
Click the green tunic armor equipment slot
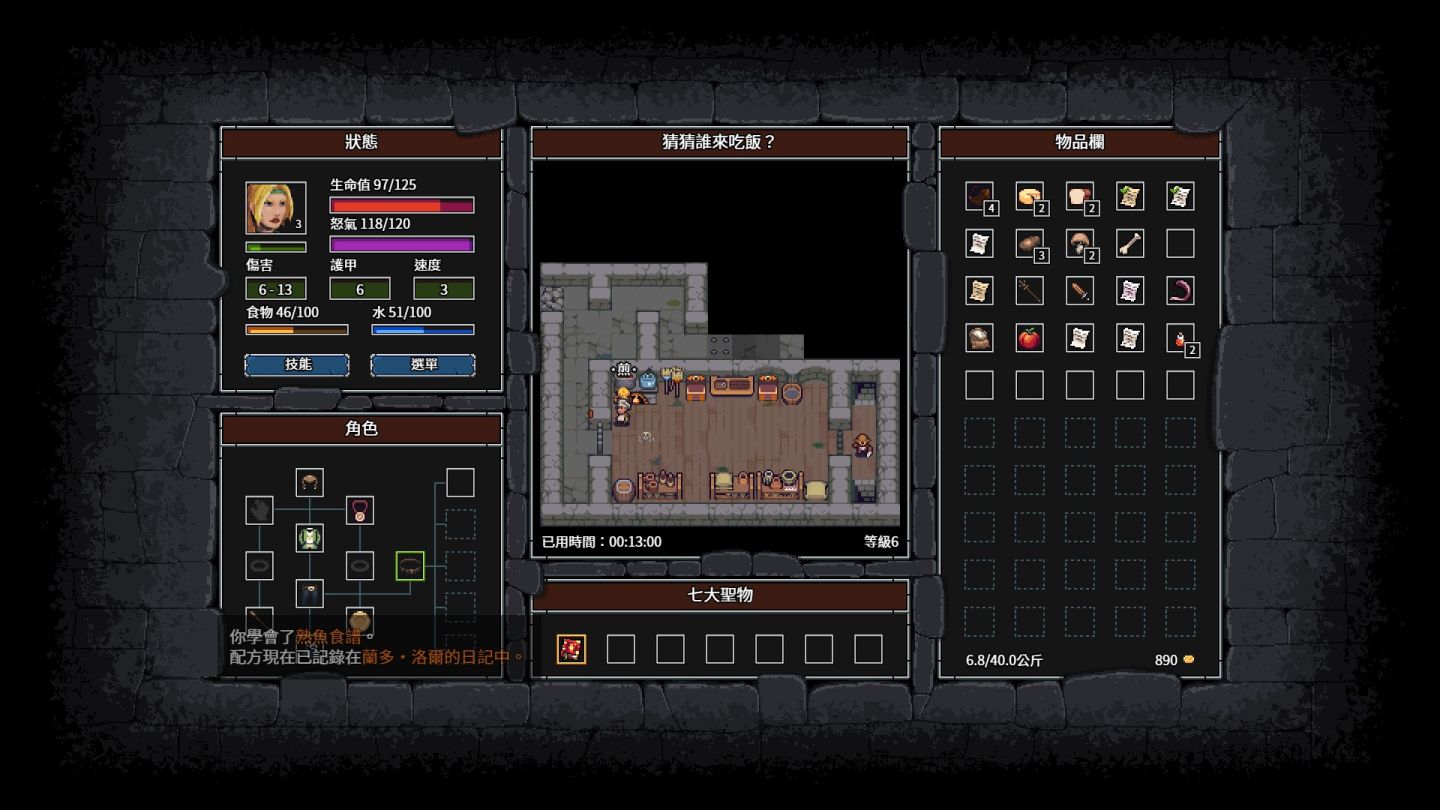tap(309, 538)
